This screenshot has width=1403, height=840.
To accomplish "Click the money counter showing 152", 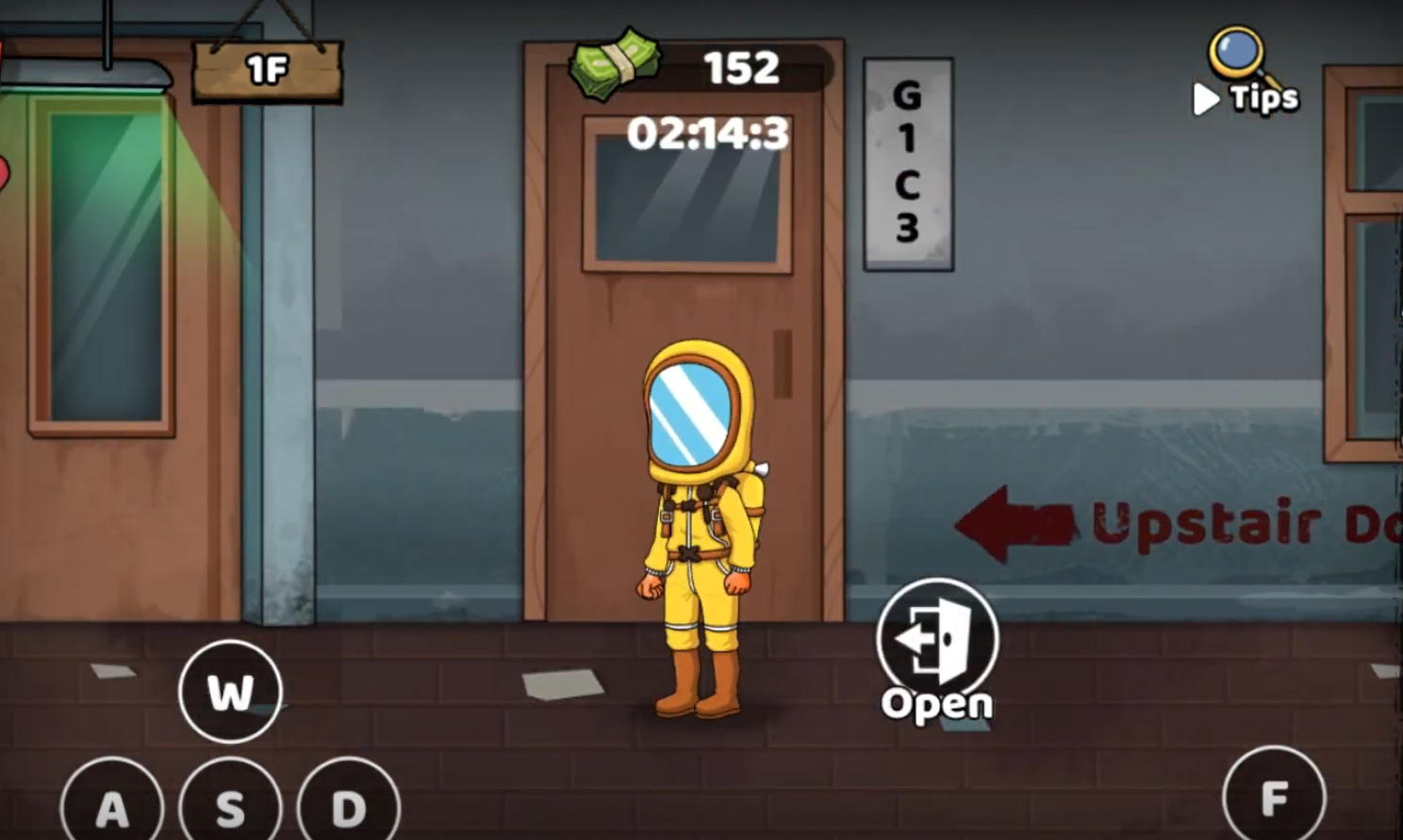I will click(x=741, y=67).
